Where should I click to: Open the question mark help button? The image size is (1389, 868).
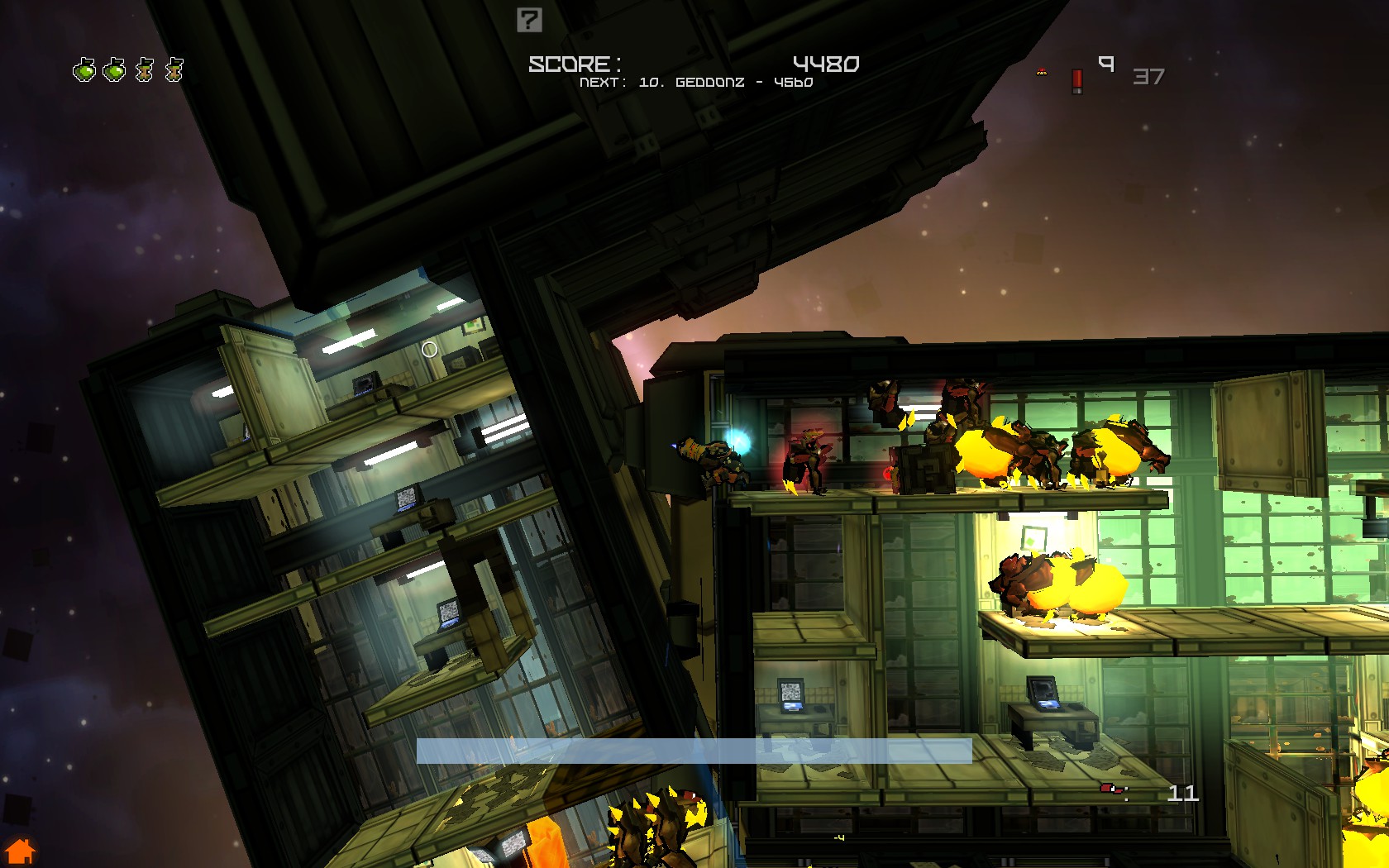pos(529,20)
